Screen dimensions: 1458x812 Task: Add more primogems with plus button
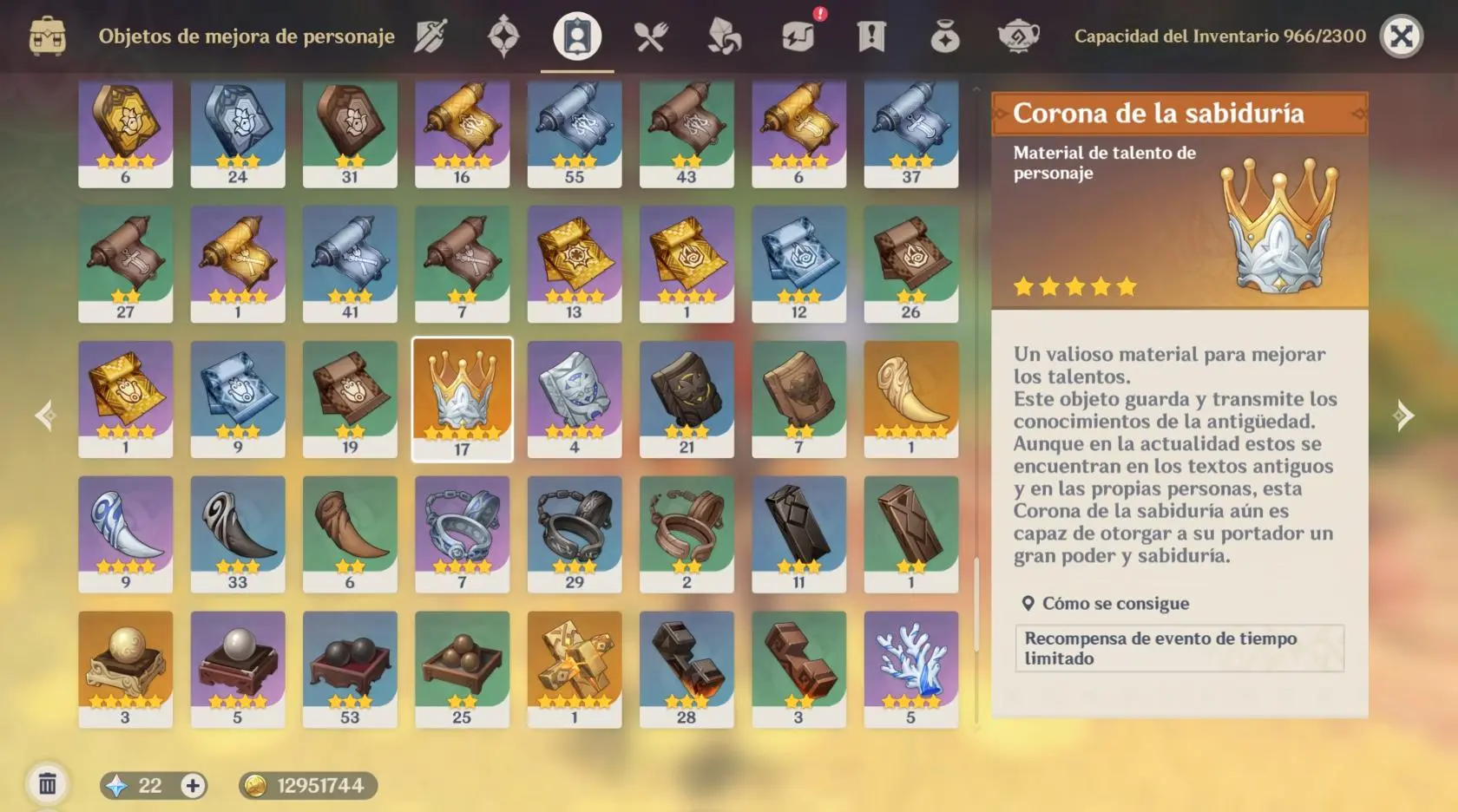click(193, 786)
